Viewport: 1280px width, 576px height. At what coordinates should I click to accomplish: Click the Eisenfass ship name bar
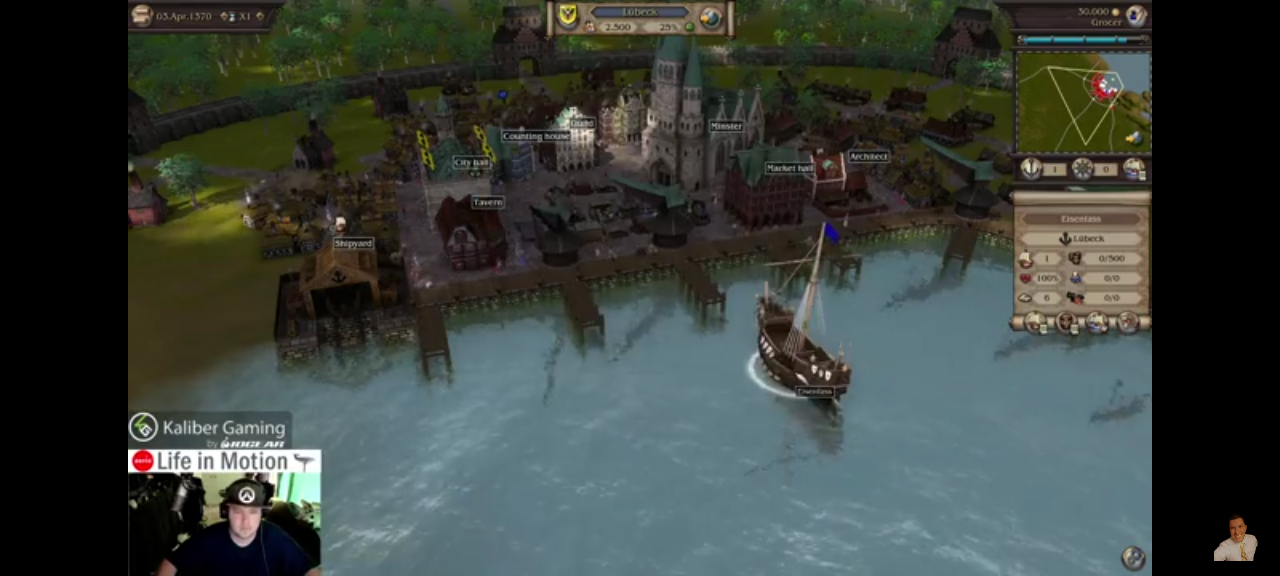point(1081,219)
